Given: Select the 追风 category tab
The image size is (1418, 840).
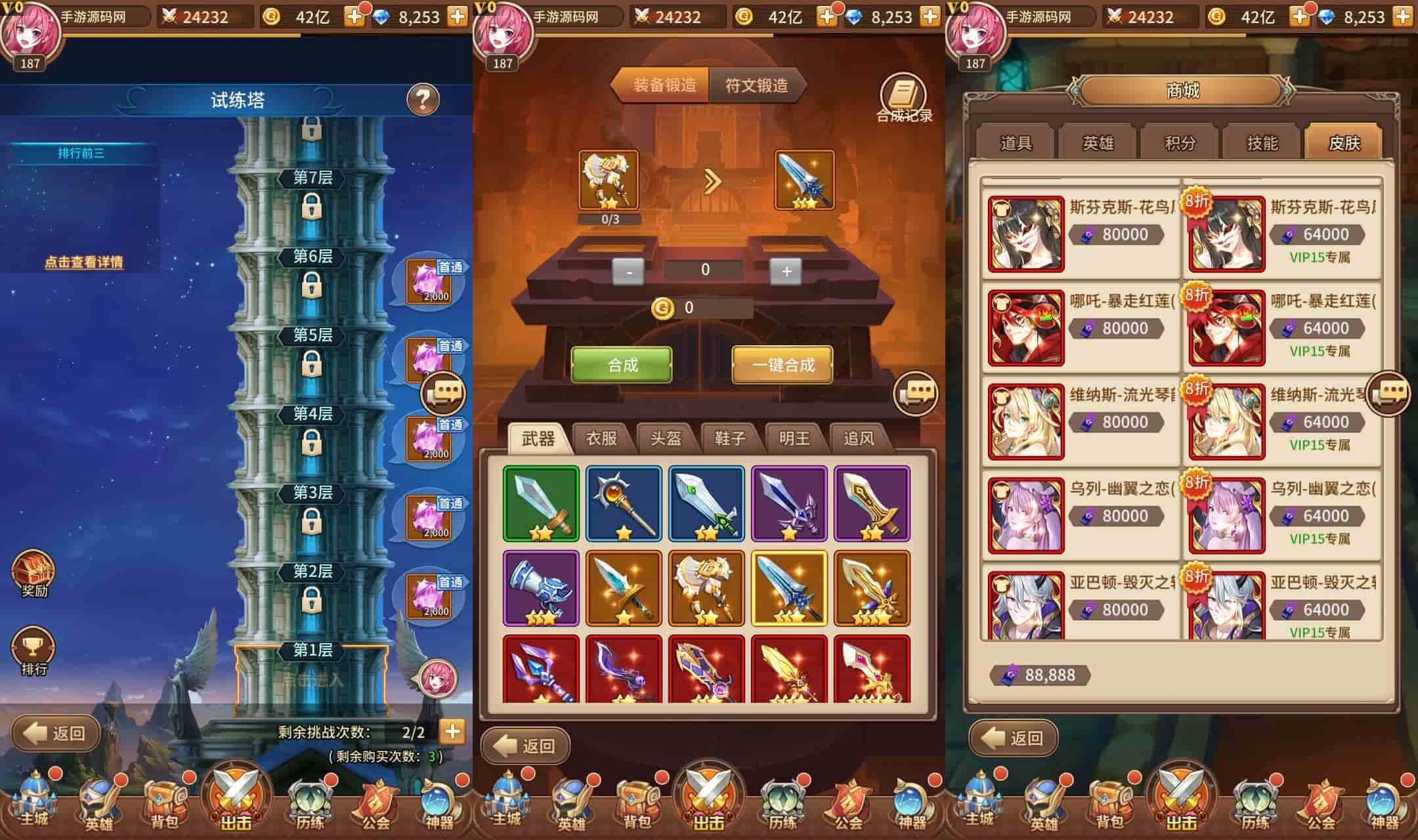Looking at the screenshot, I should pos(859,438).
